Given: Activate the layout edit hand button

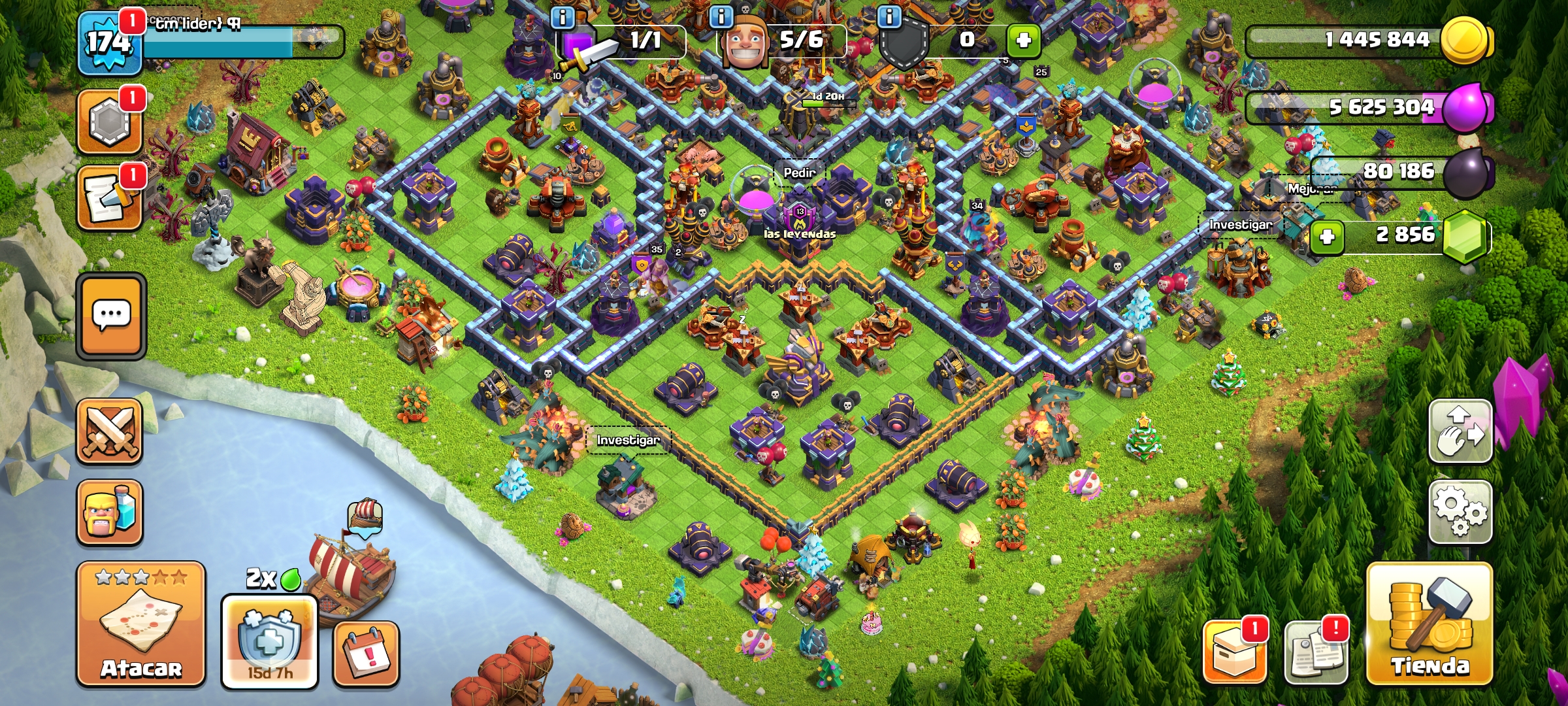Looking at the screenshot, I should 1460,432.
